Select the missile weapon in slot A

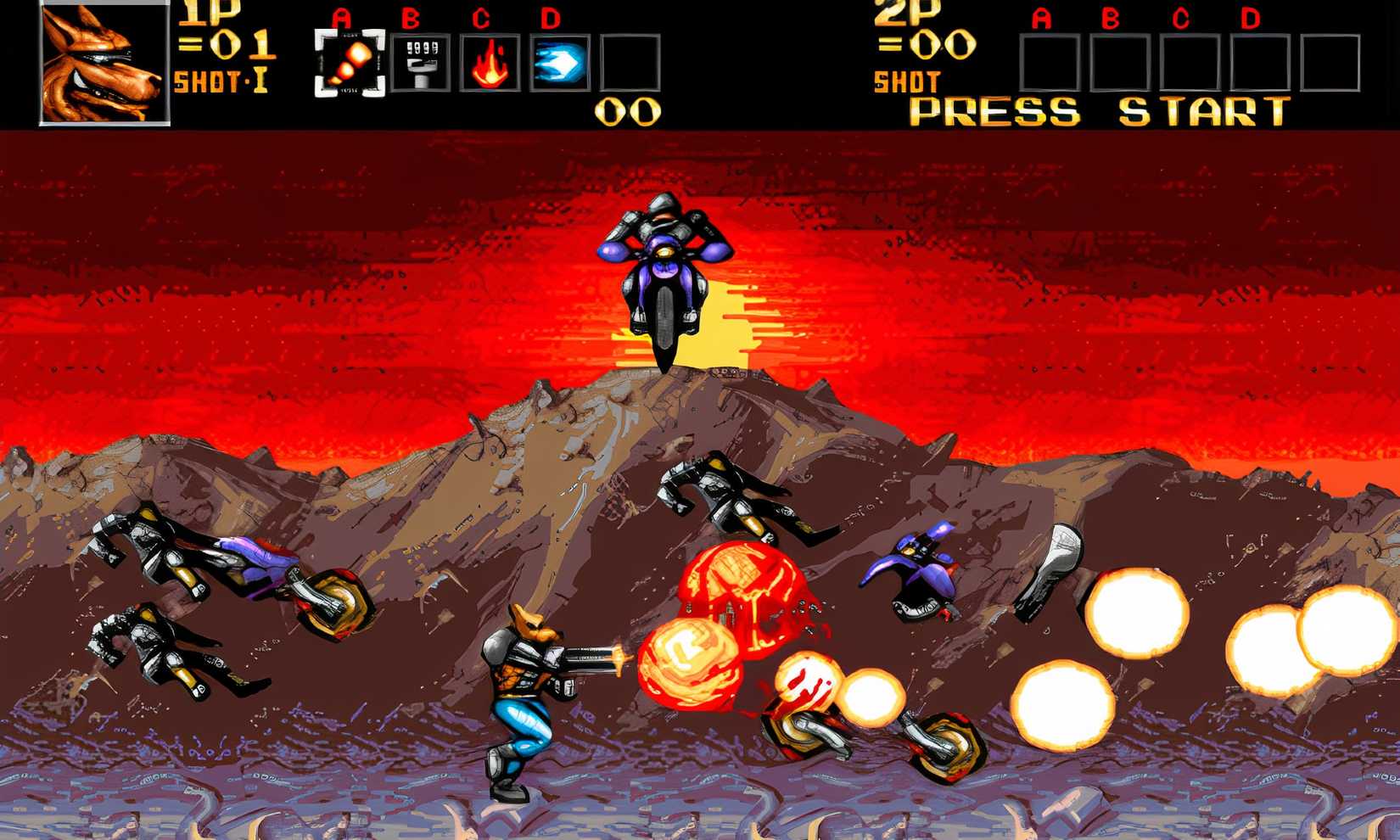(351, 61)
